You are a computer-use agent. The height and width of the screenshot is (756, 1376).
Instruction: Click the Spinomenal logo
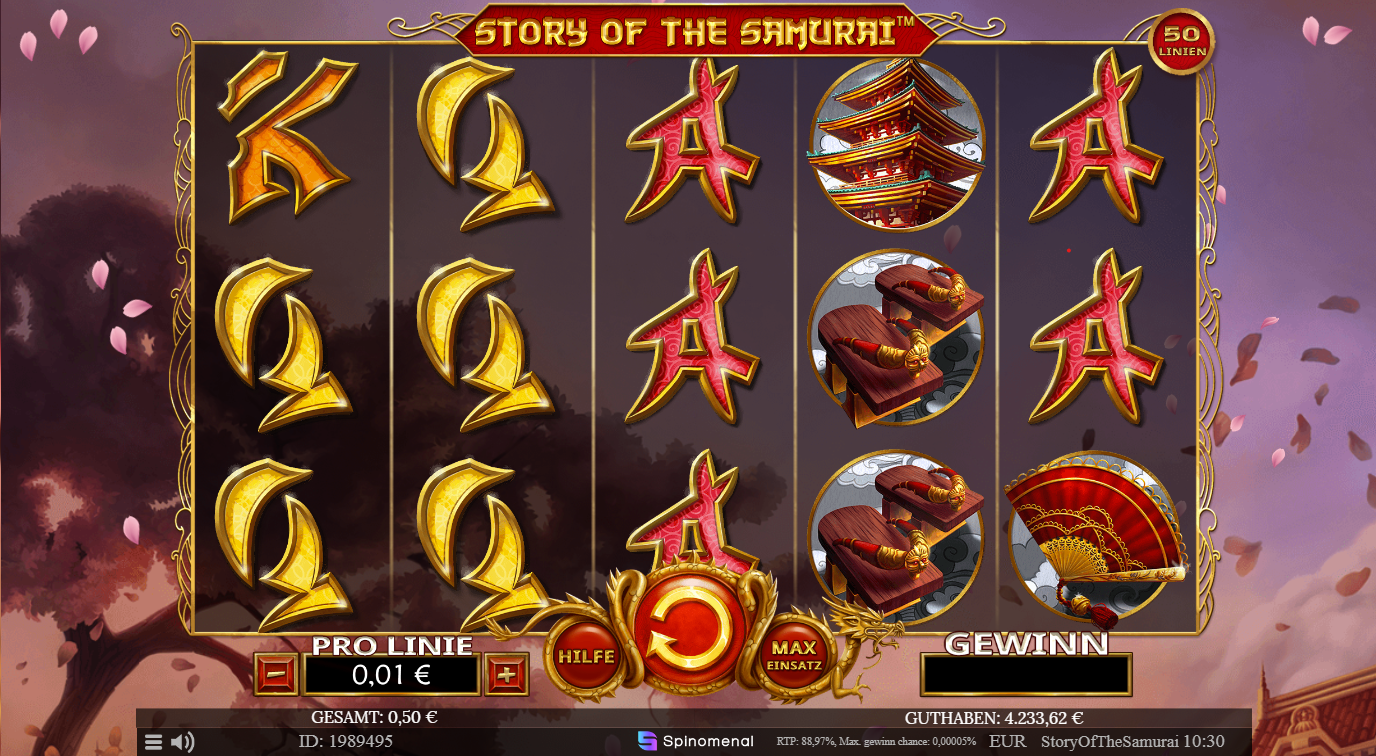click(x=697, y=740)
